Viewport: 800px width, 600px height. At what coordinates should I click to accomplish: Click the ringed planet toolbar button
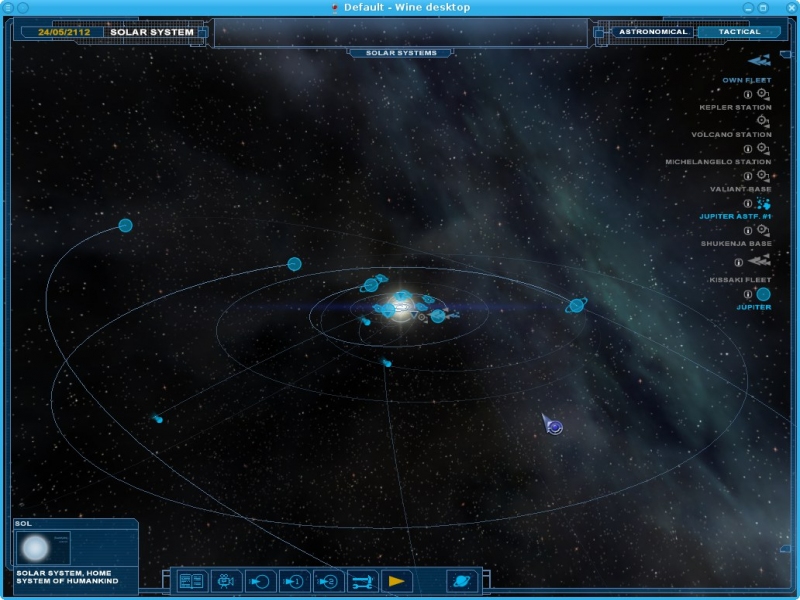[x=462, y=580]
